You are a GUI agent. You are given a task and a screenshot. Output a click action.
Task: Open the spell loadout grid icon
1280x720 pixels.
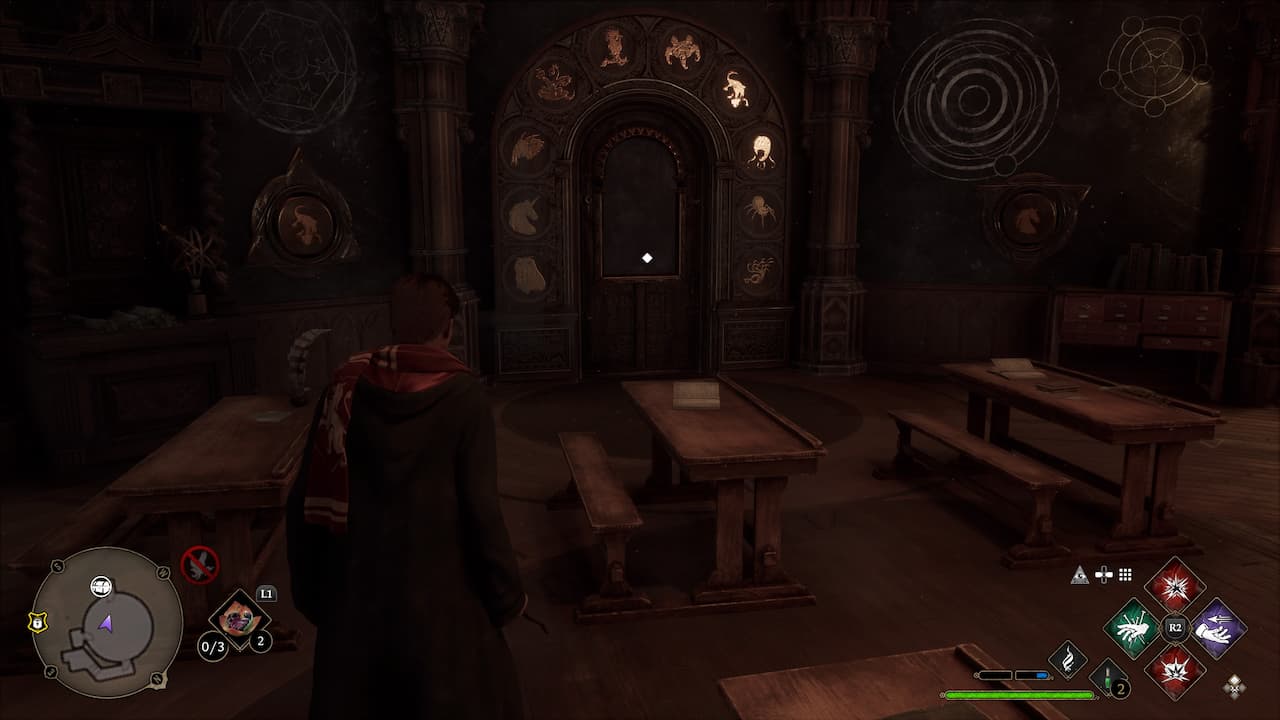(1124, 574)
